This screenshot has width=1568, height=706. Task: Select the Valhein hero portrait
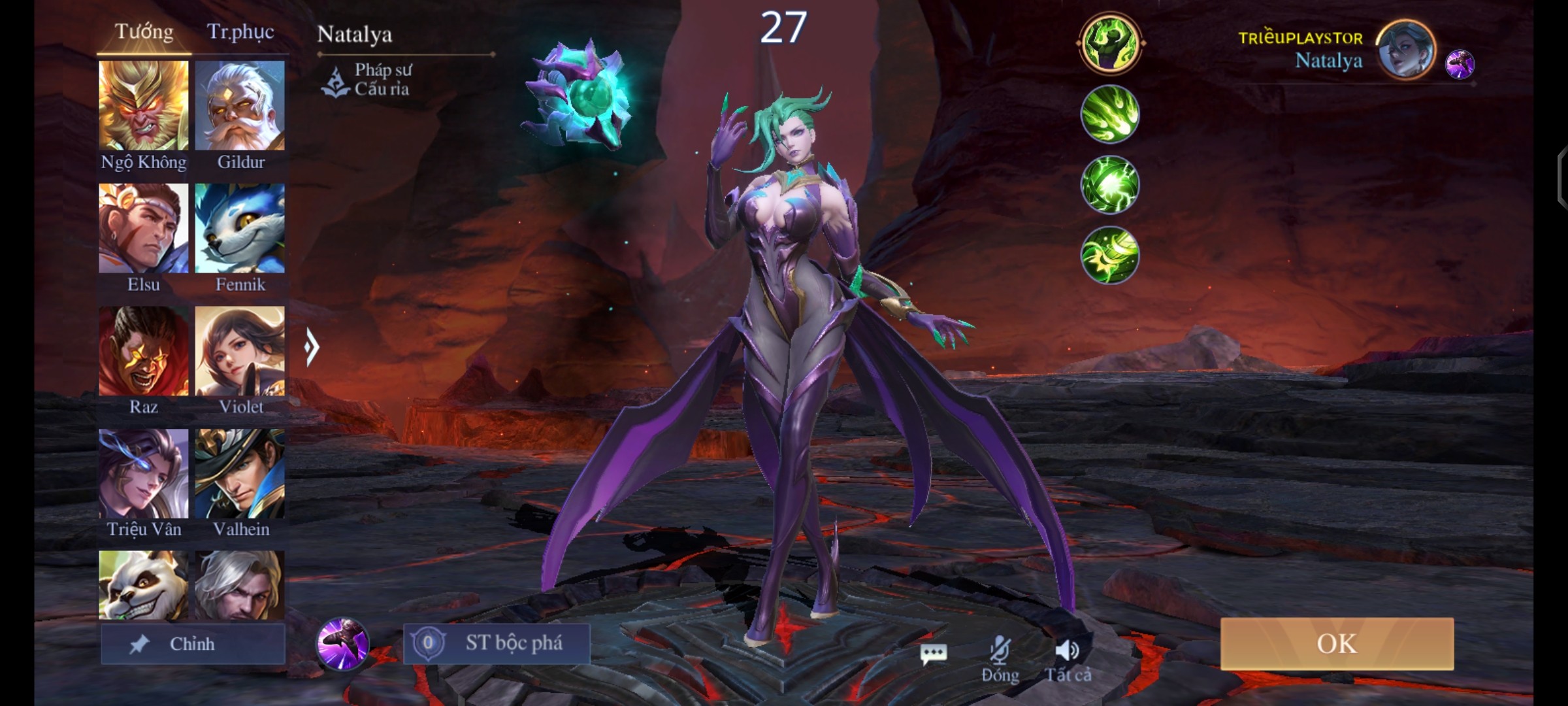point(240,473)
